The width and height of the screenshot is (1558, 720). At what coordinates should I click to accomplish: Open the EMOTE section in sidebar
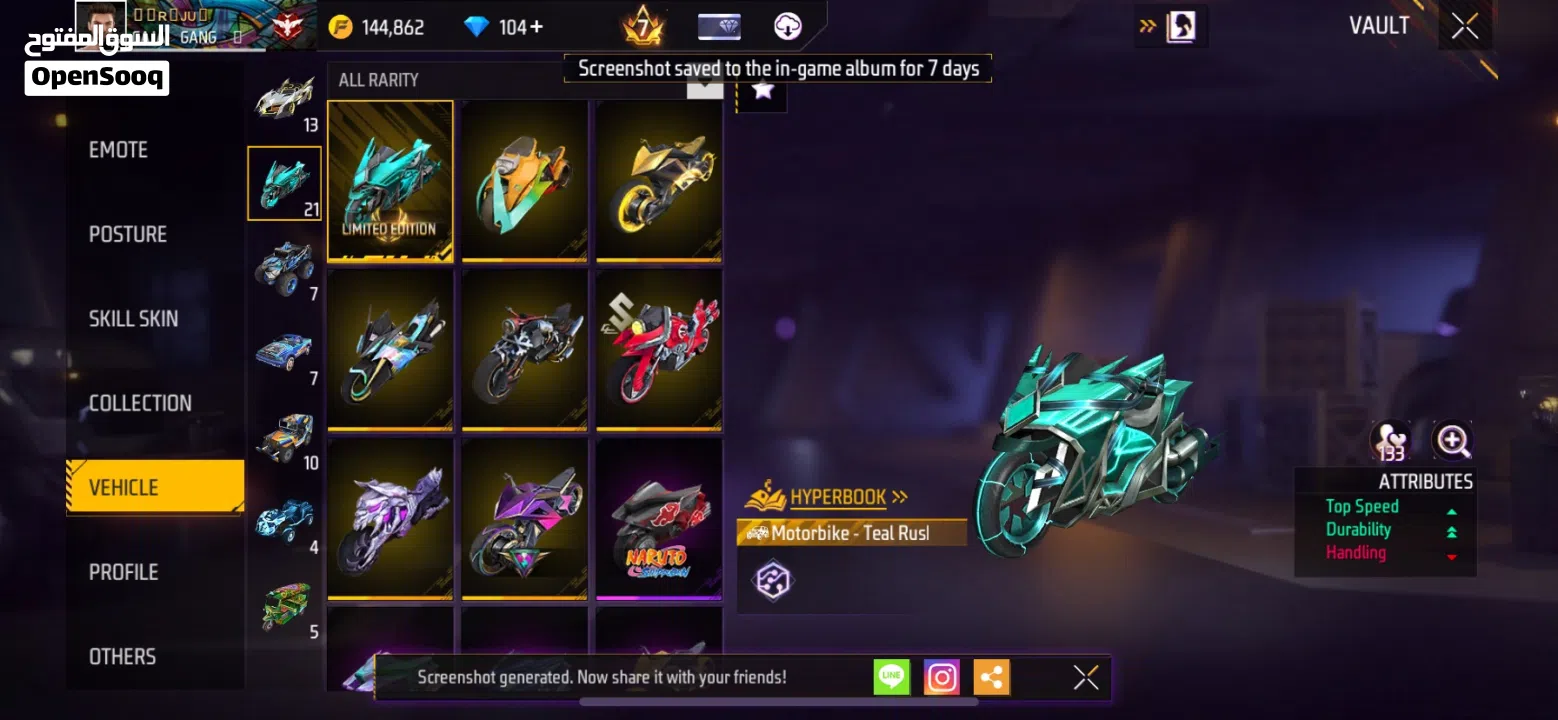pyautogui.click(x=119, y=149)
